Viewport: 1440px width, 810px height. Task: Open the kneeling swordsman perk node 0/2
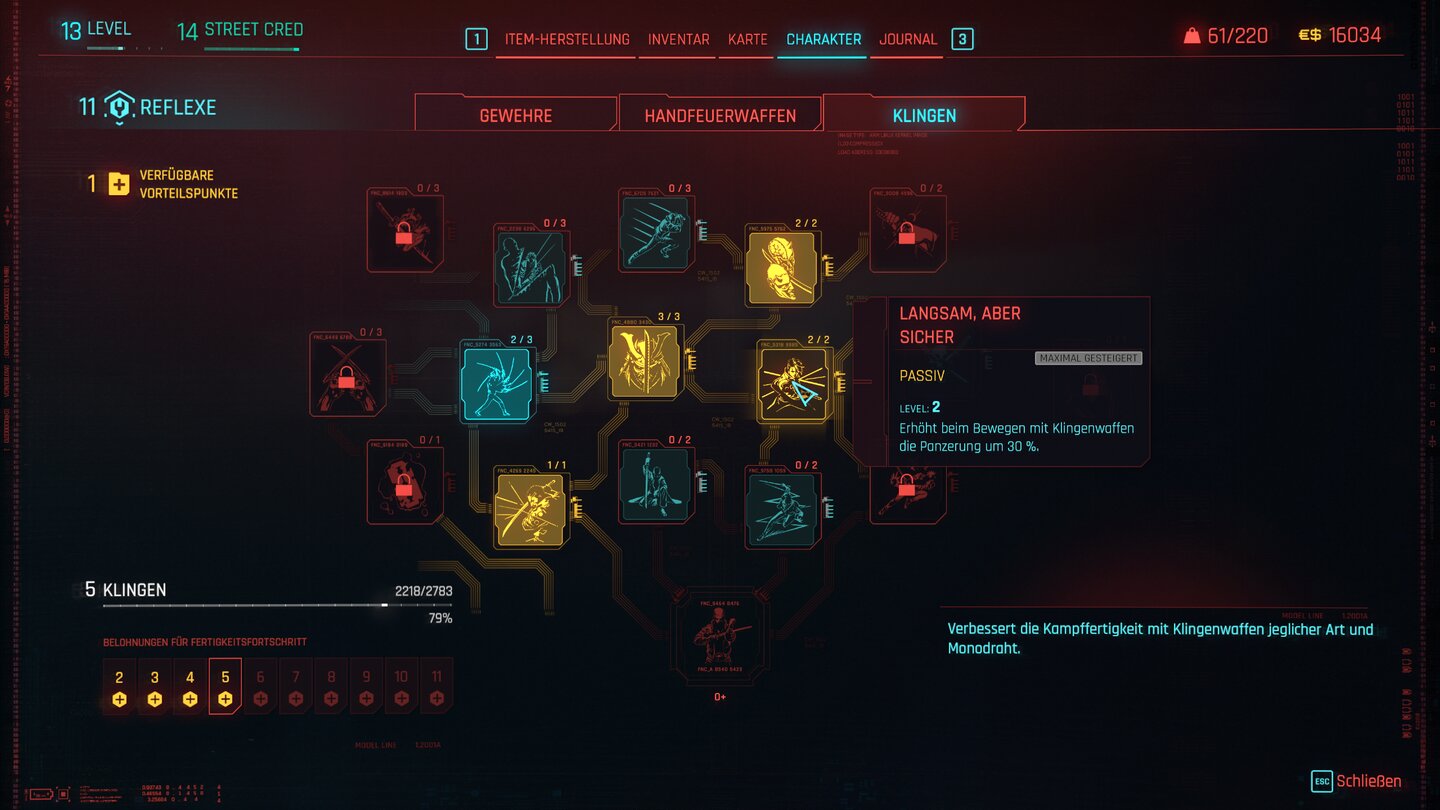tap(656, 483)
